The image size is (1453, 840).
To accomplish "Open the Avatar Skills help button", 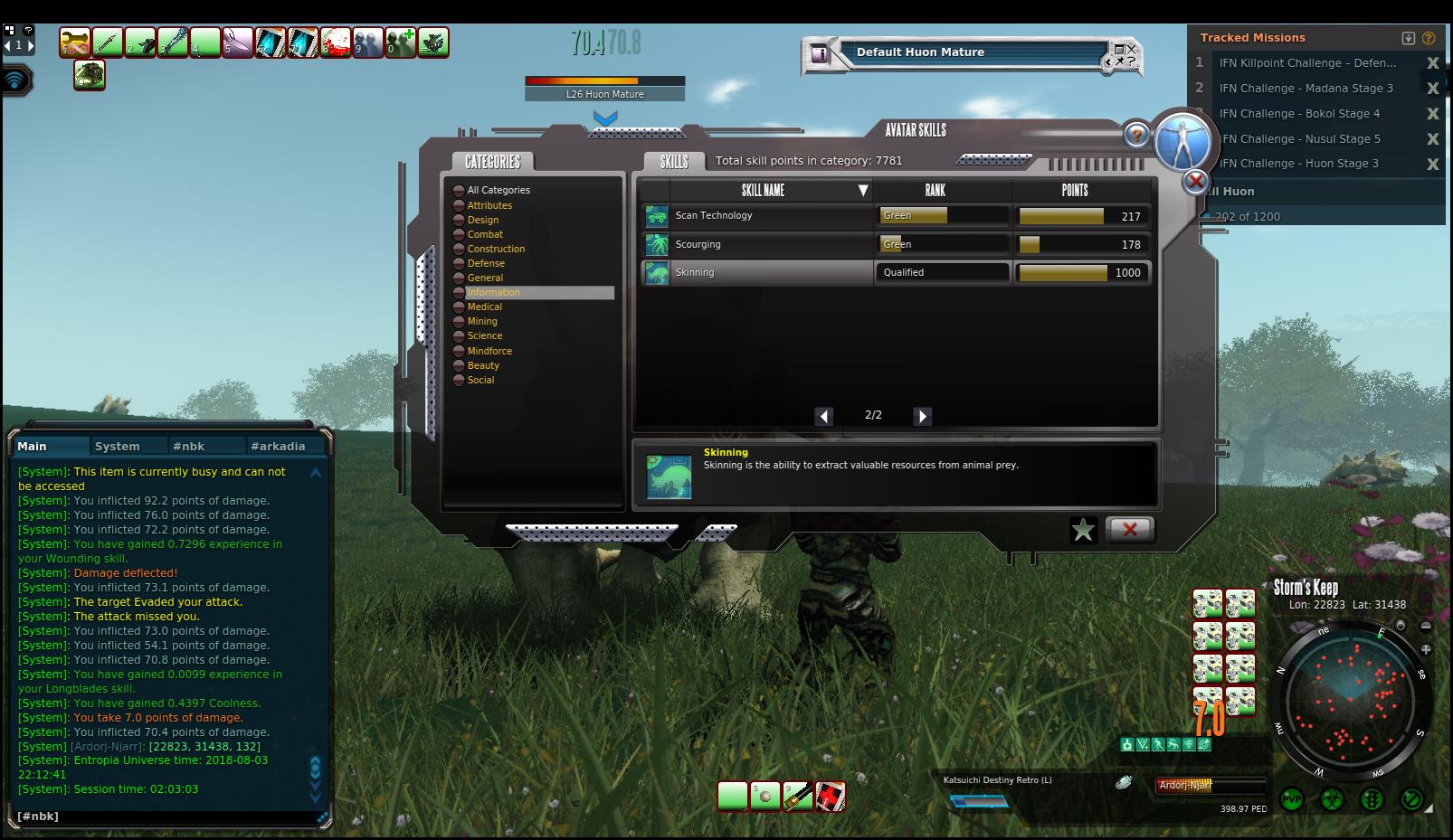I will (1136, 136).
